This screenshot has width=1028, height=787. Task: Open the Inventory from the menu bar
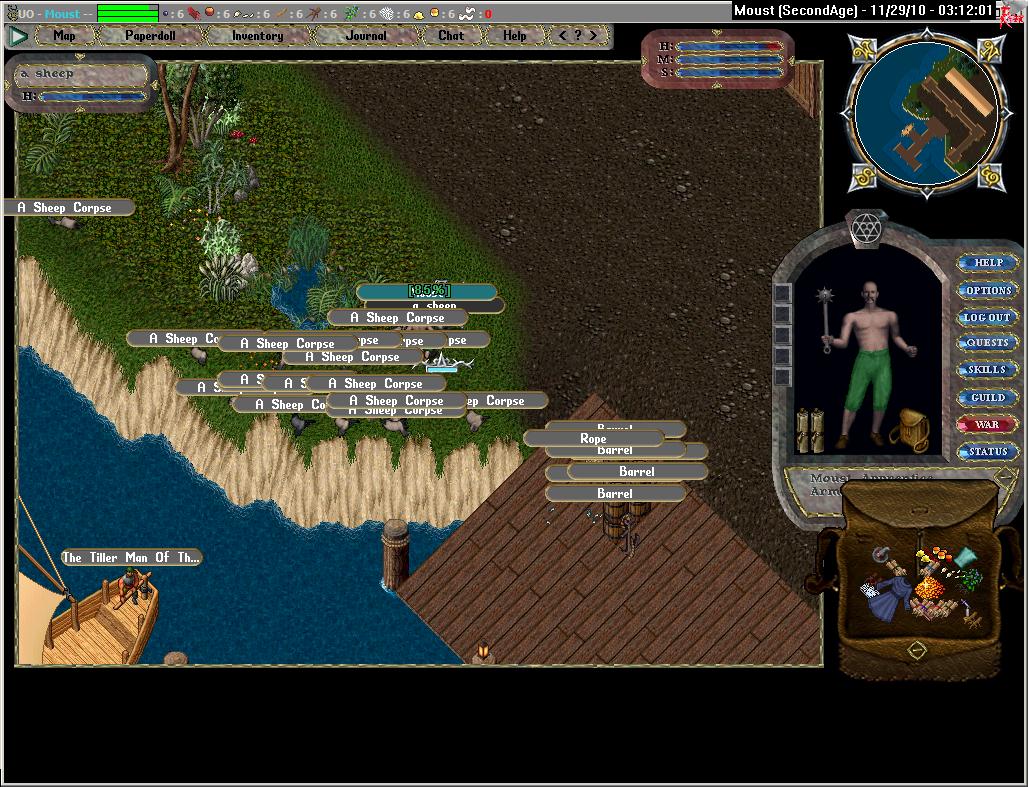(257, 36)
